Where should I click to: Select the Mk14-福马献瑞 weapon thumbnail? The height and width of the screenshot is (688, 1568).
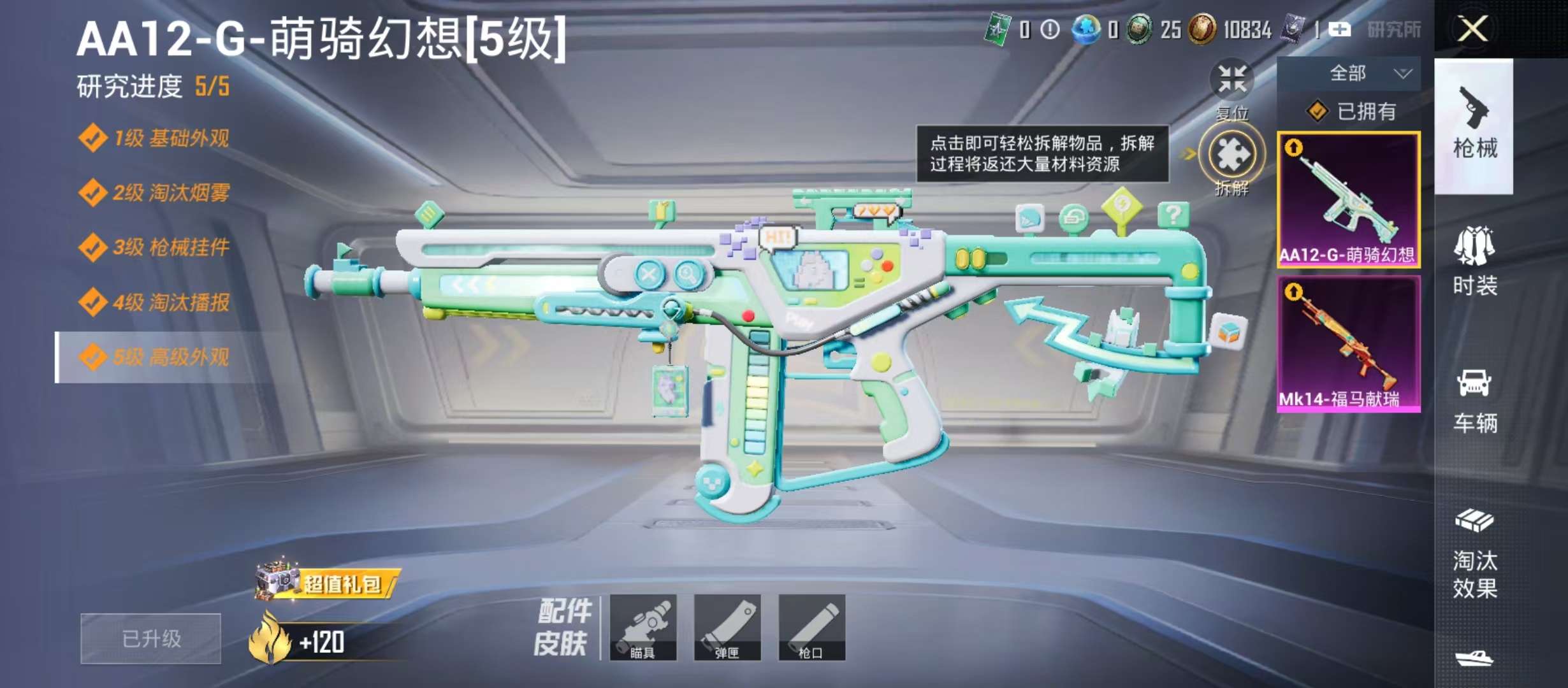pyautogui.click(x=1348, y=344)
